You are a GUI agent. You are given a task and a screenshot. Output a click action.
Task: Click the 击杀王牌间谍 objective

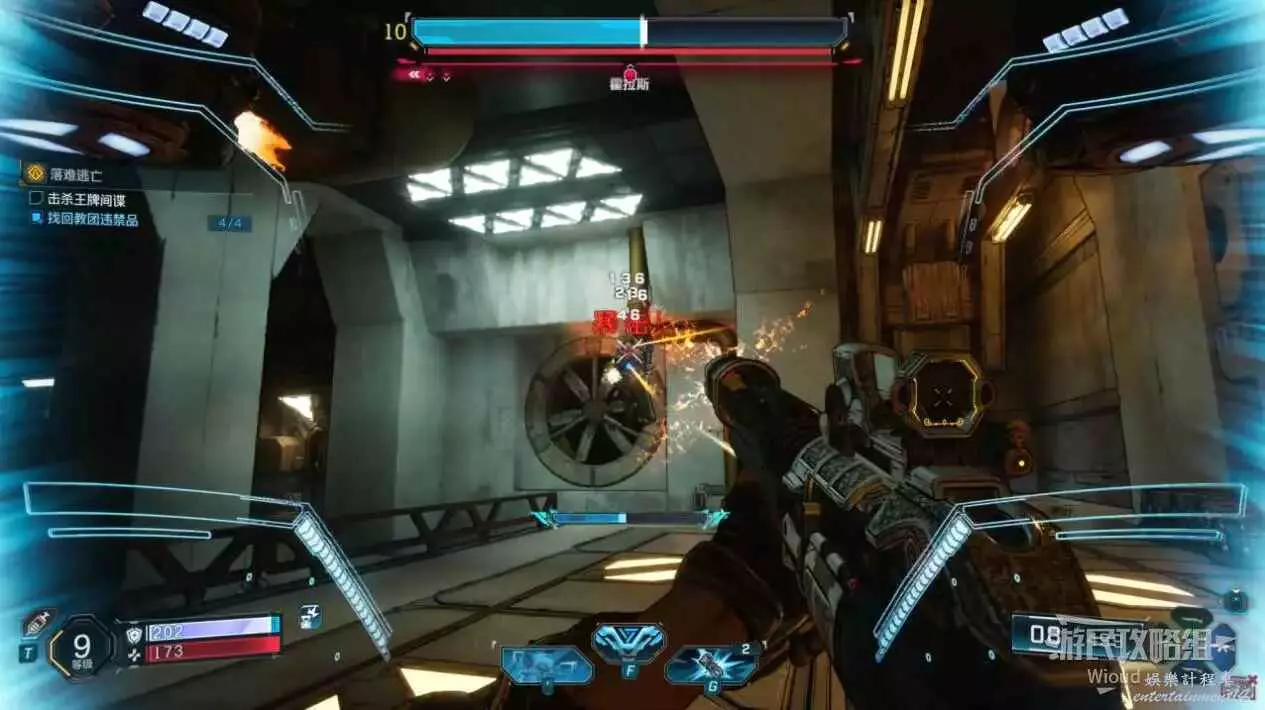[x=88, y=199]
